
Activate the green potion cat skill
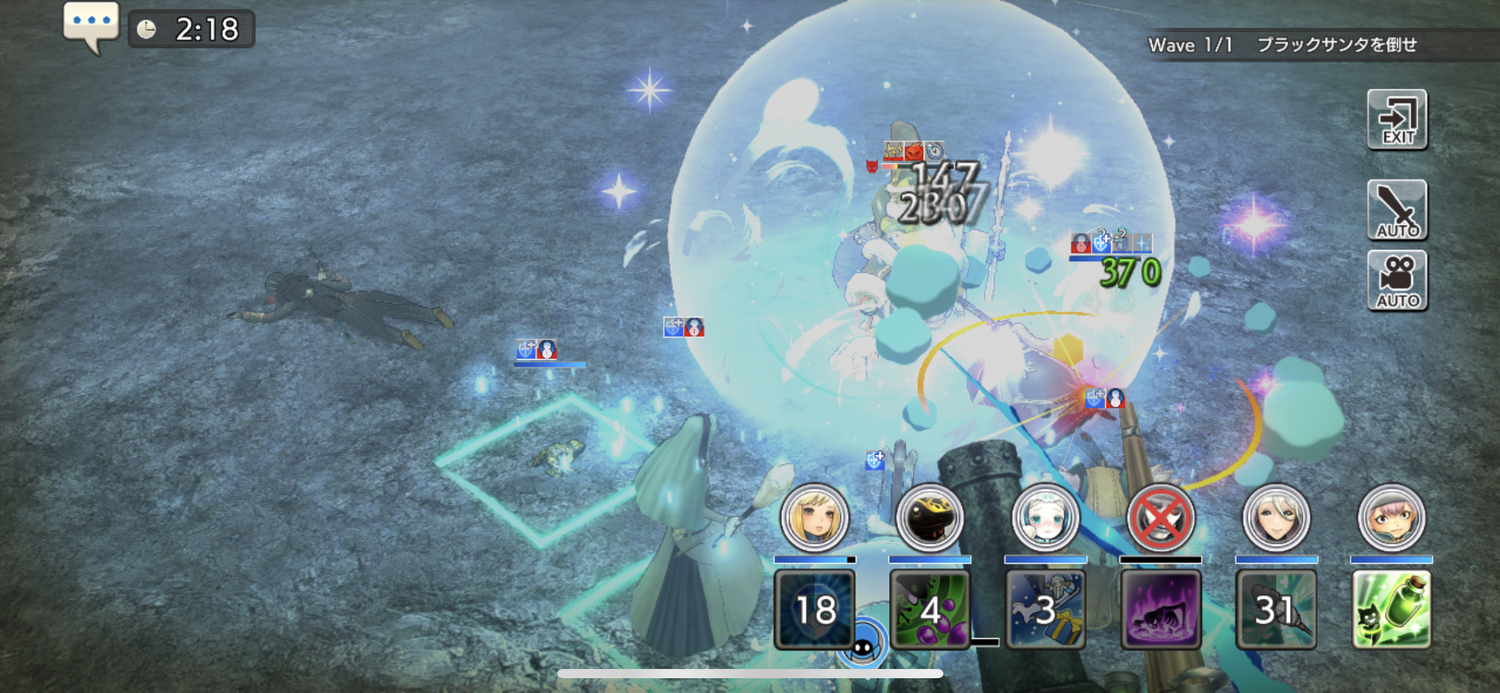[x=1391, y=609]
